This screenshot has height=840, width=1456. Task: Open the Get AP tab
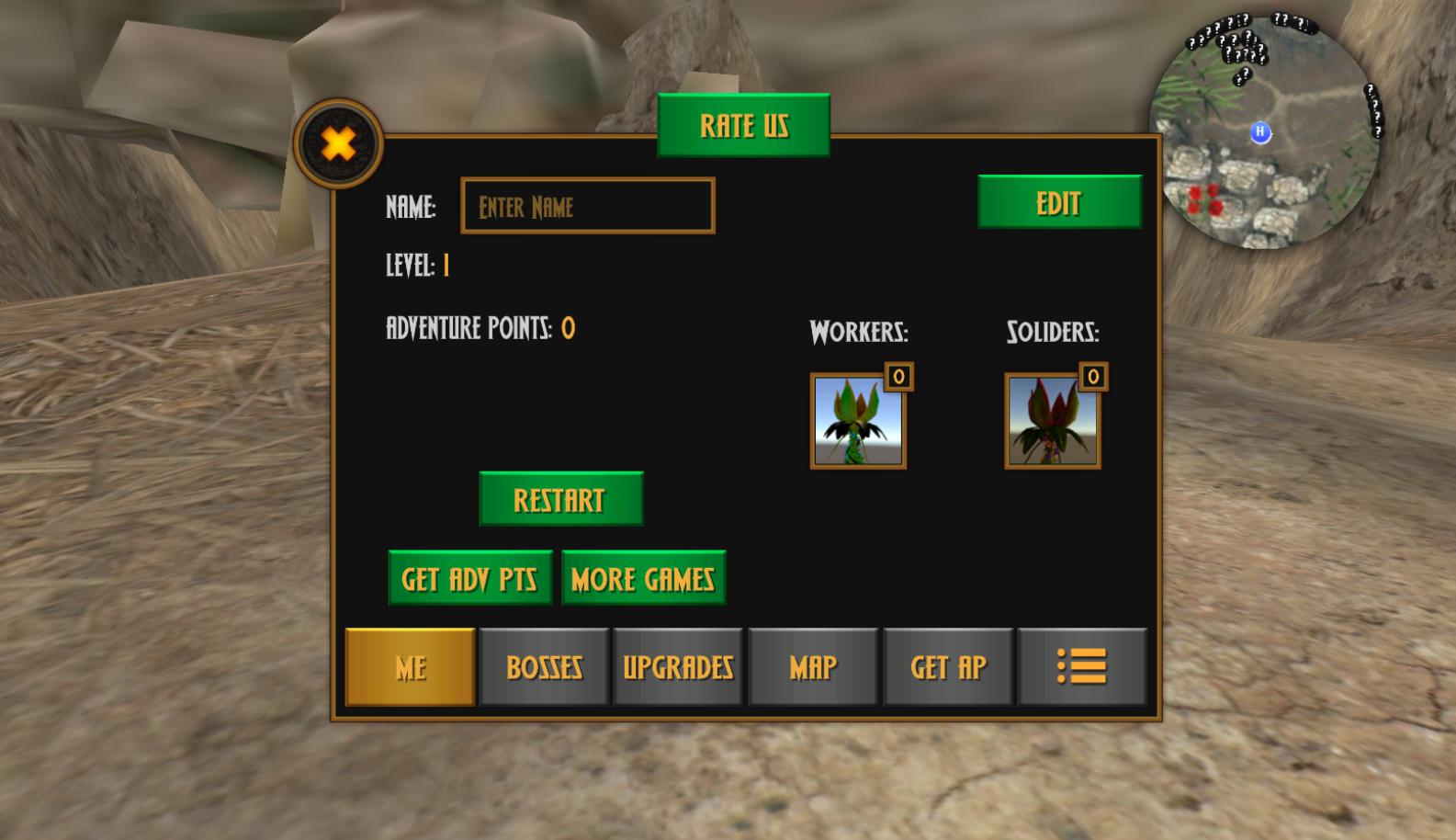(948, 667)
